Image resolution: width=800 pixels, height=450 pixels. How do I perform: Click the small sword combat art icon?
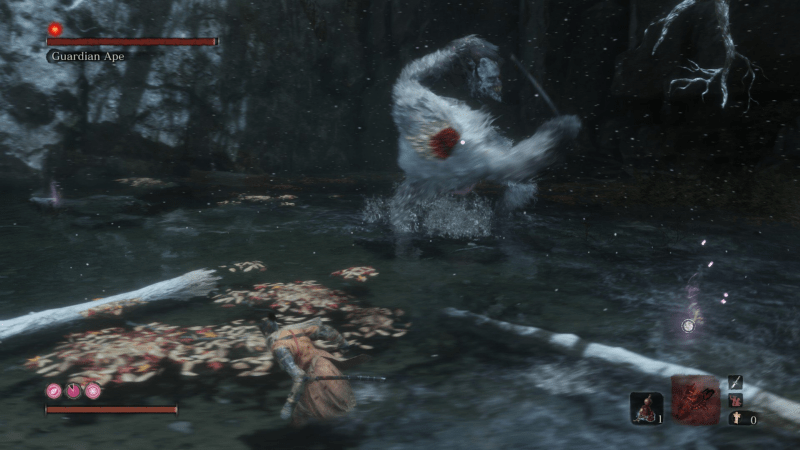tap(735, 382)
